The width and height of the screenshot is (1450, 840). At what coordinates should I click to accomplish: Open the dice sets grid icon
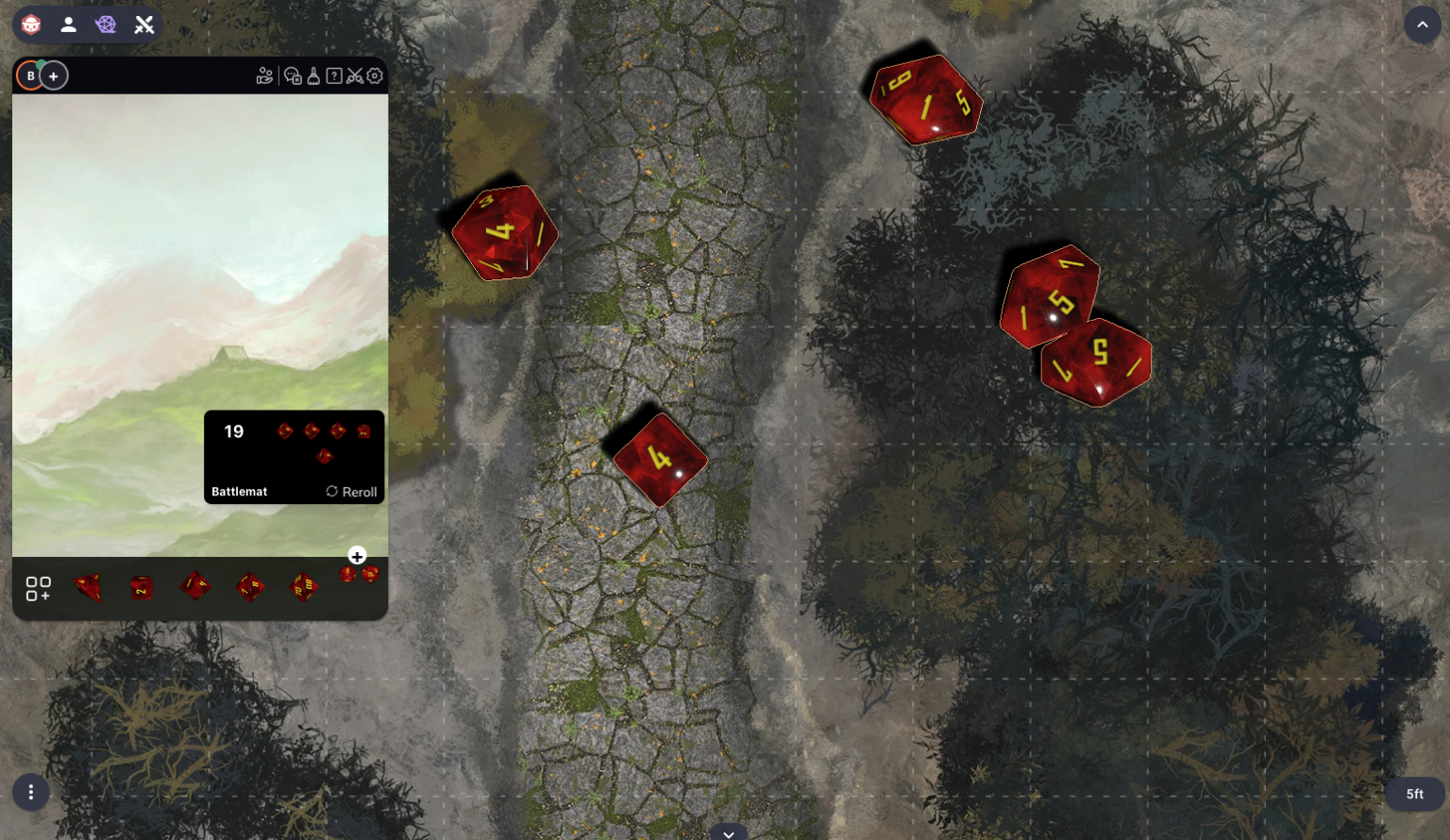(x=38, y=589)
